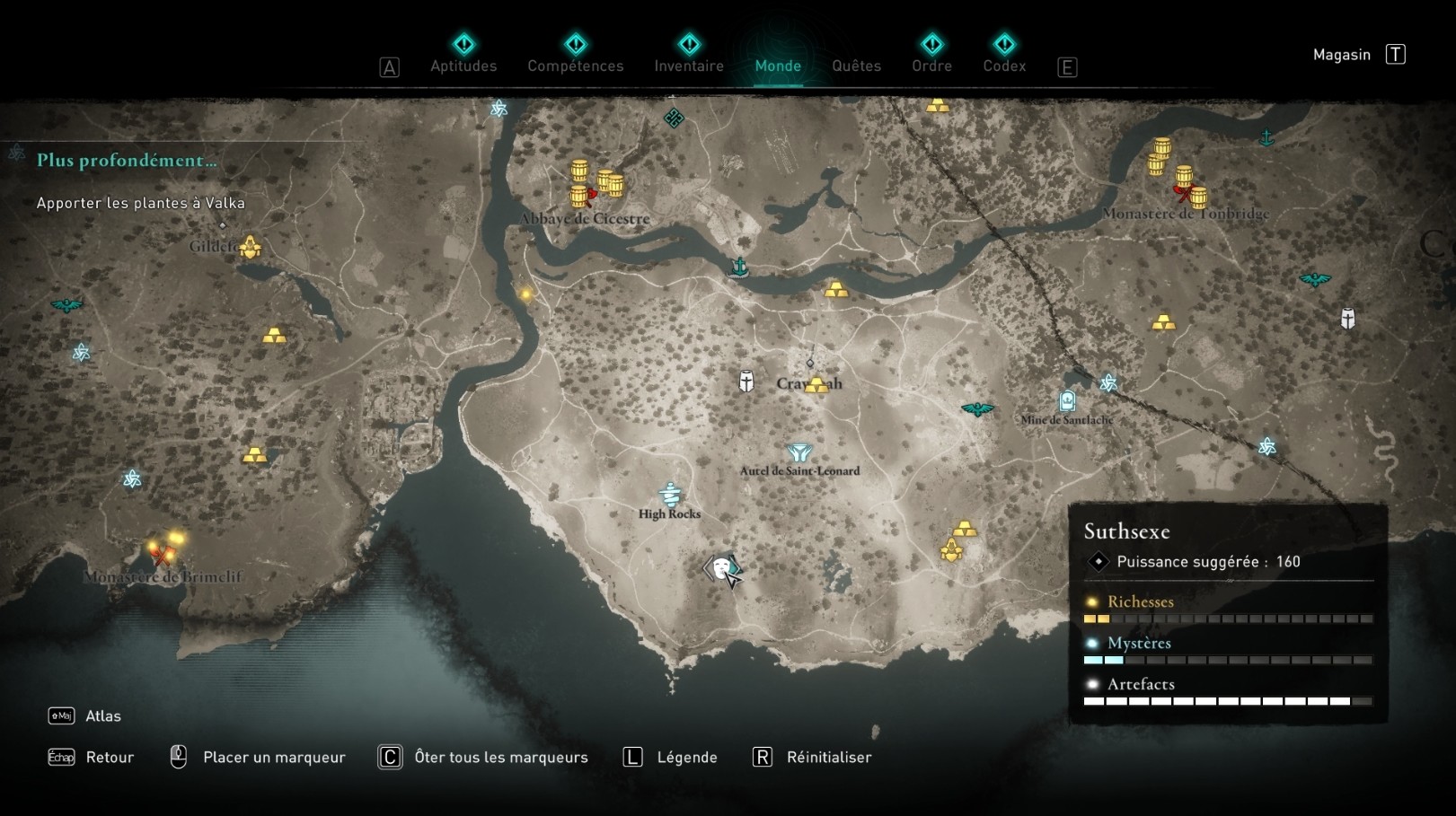Viewport: 1456px width, 816px height.
Task: Open the Magasin store
Action: 1342,54
